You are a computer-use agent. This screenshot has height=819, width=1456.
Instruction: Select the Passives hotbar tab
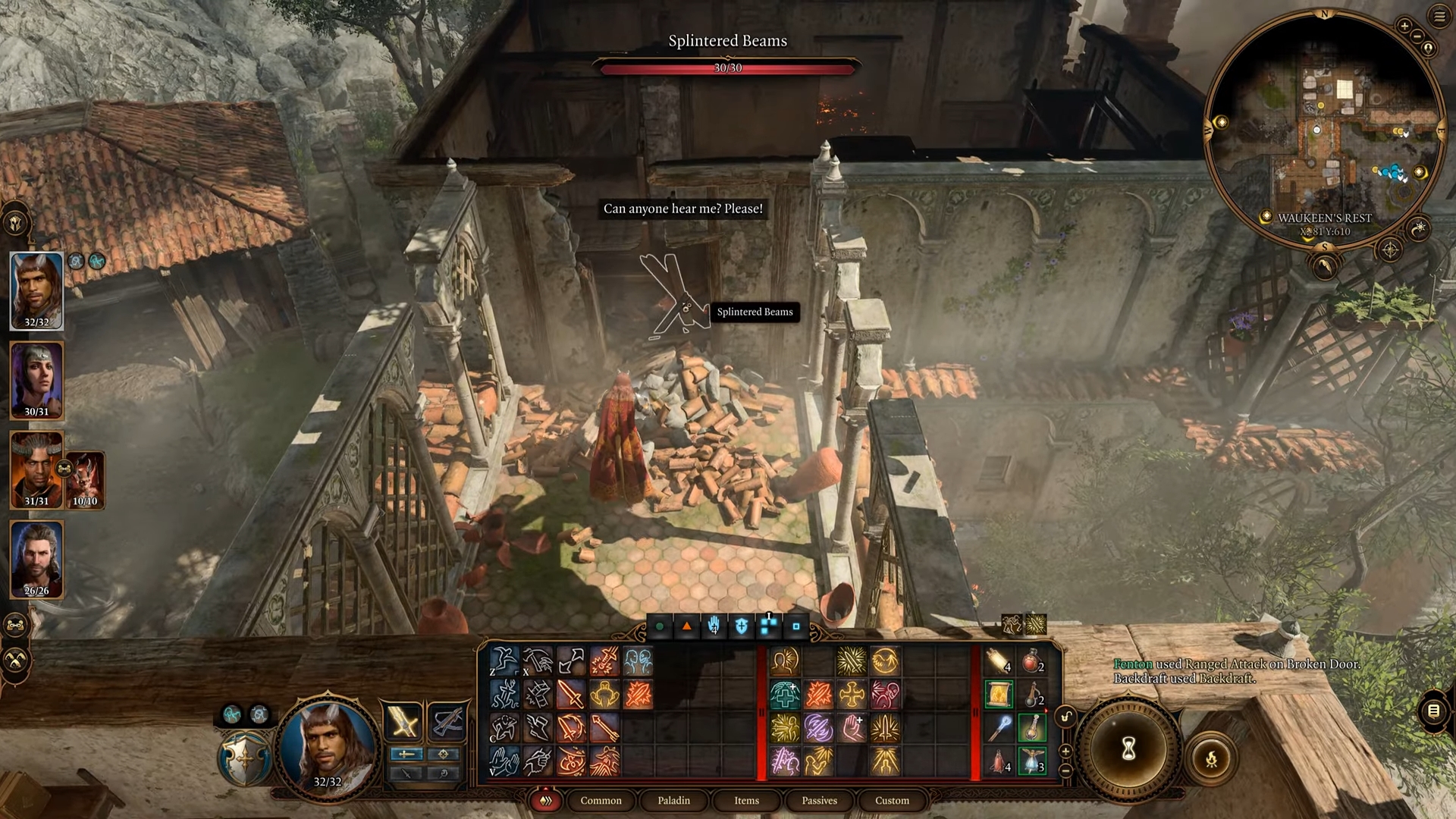(819, 800)
